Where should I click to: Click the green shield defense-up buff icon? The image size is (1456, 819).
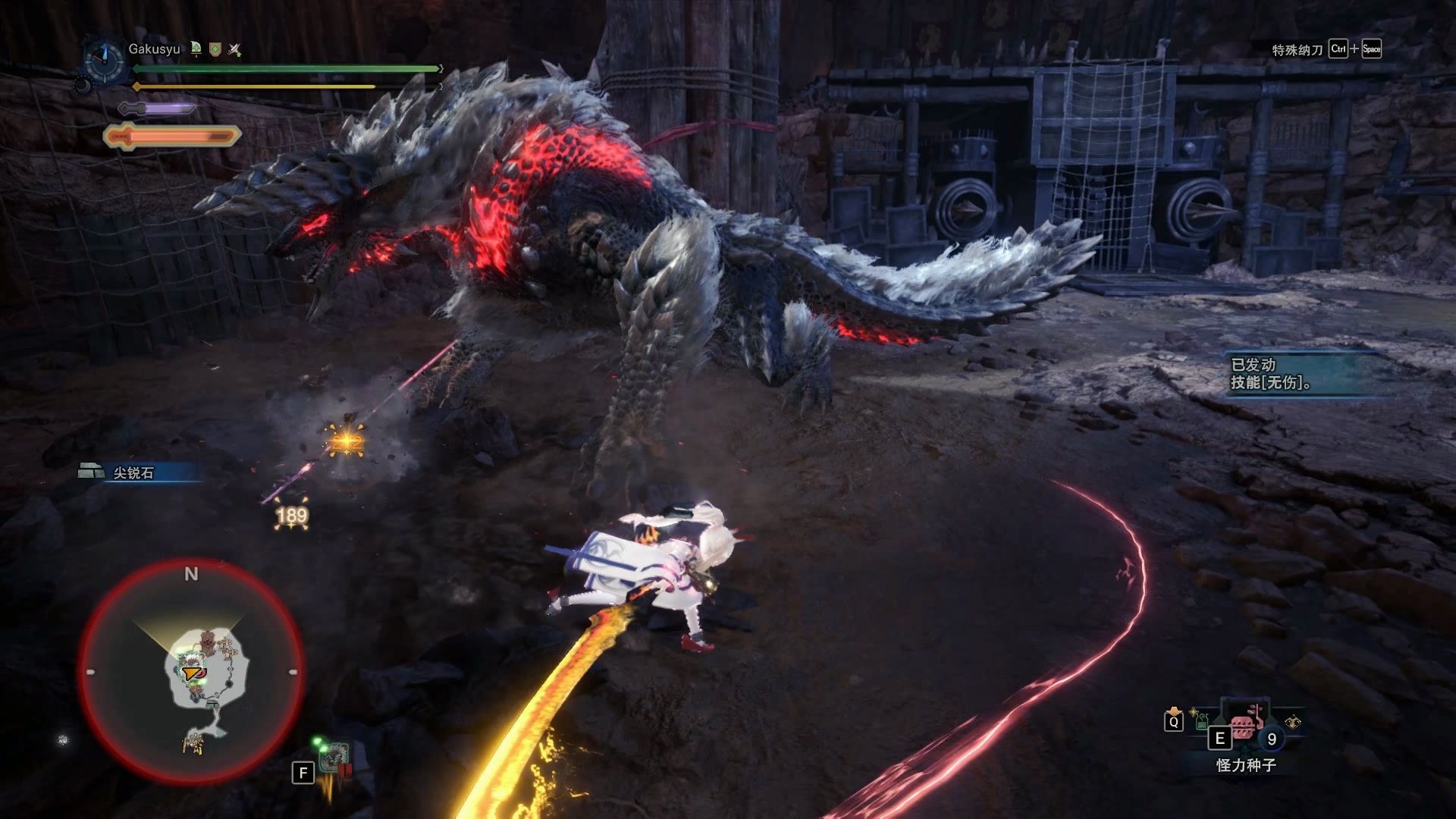coord(215,49)
